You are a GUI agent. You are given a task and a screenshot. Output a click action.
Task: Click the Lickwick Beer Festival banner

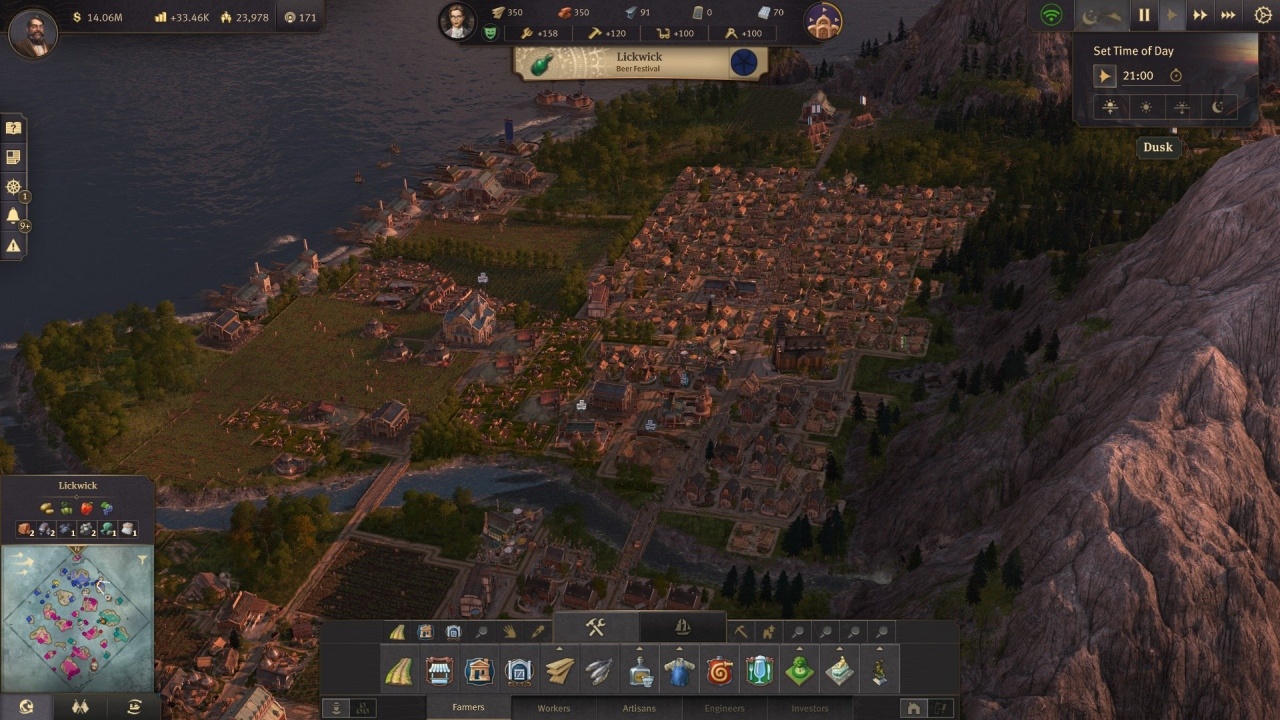pos(640,63)
